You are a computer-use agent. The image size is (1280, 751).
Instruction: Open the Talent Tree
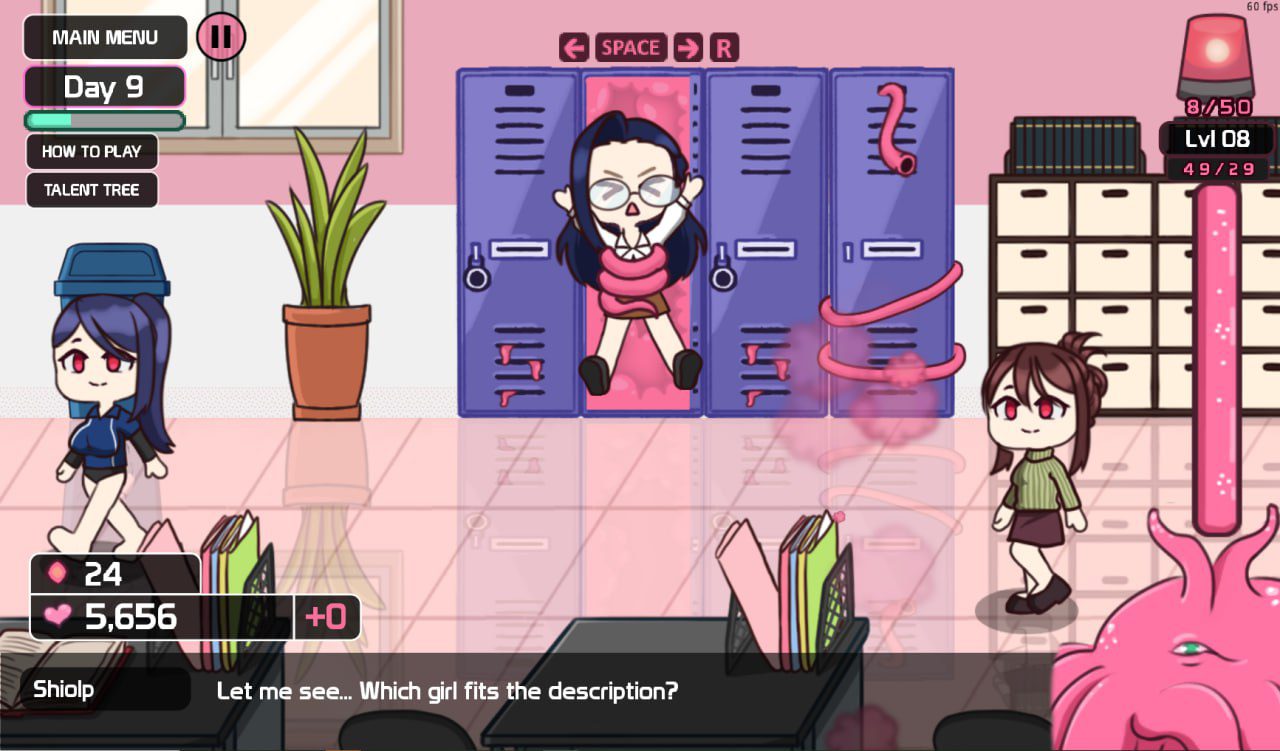click(x=91, y=190)
